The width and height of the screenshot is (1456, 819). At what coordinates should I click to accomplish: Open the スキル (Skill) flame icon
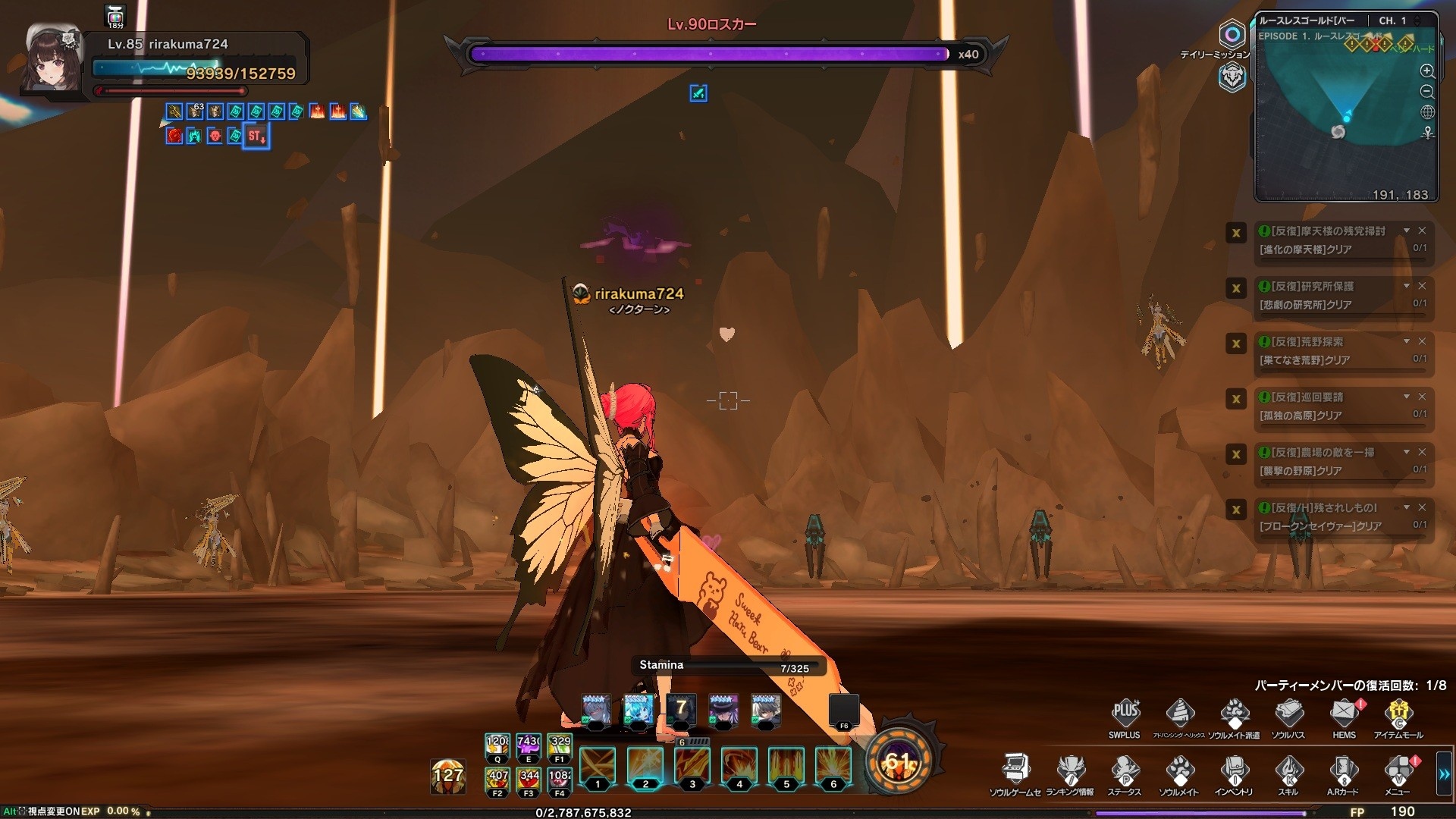point(1288,770)
